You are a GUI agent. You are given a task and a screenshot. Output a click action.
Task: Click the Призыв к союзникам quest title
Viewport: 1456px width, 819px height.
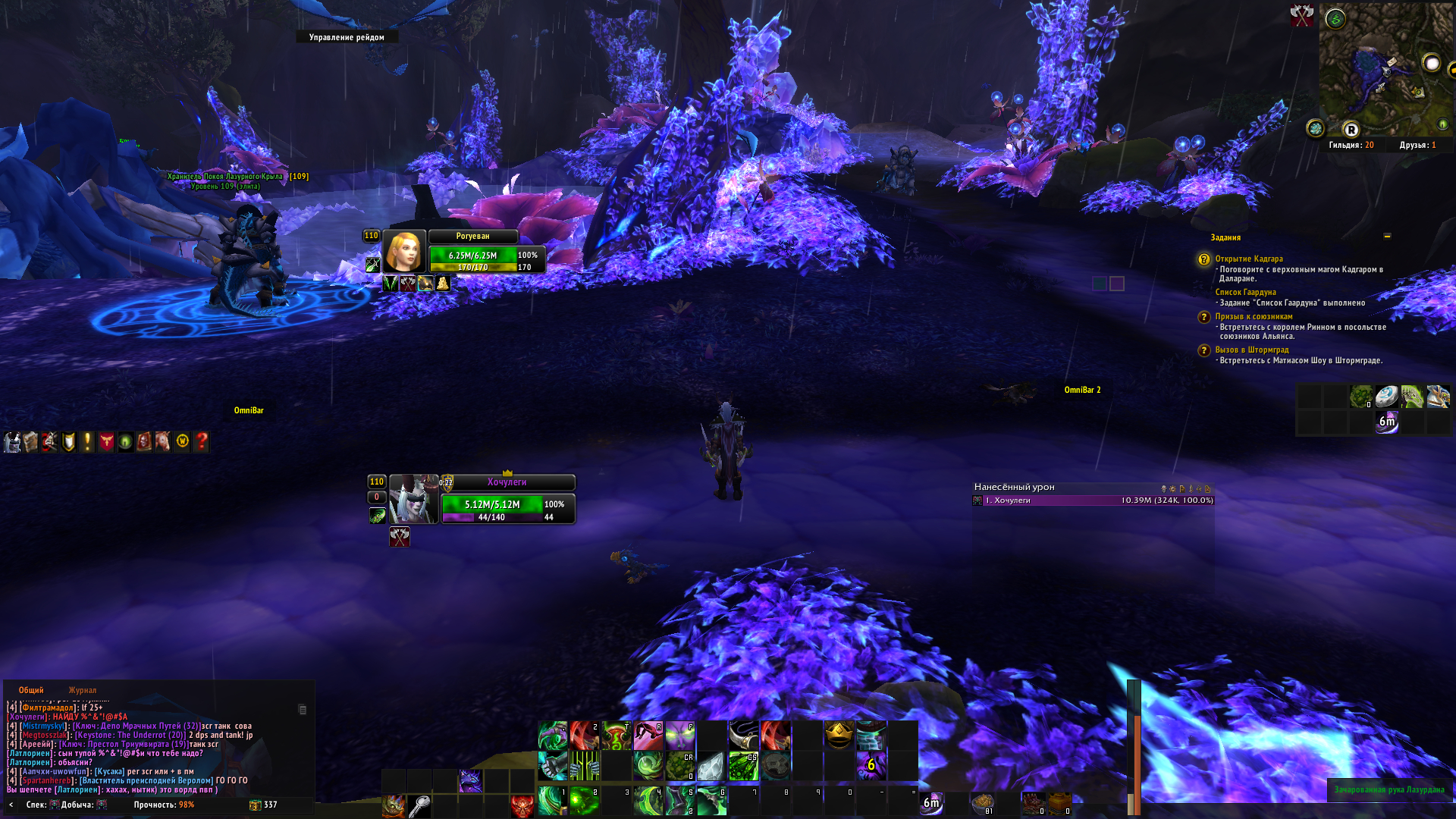tap(1254, 316)
